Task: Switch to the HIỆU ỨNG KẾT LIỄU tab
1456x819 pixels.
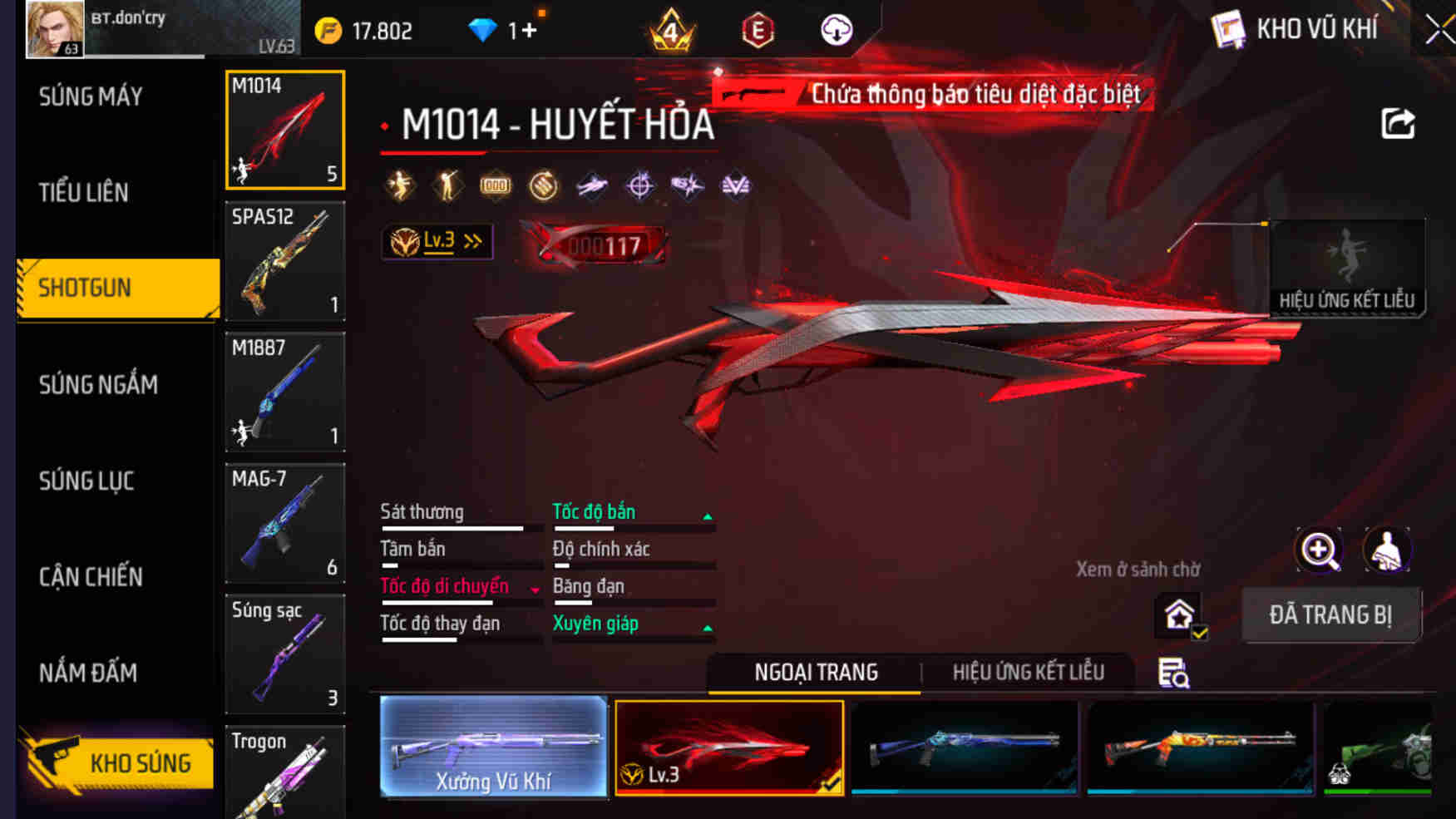Action: click(1029, 672)
